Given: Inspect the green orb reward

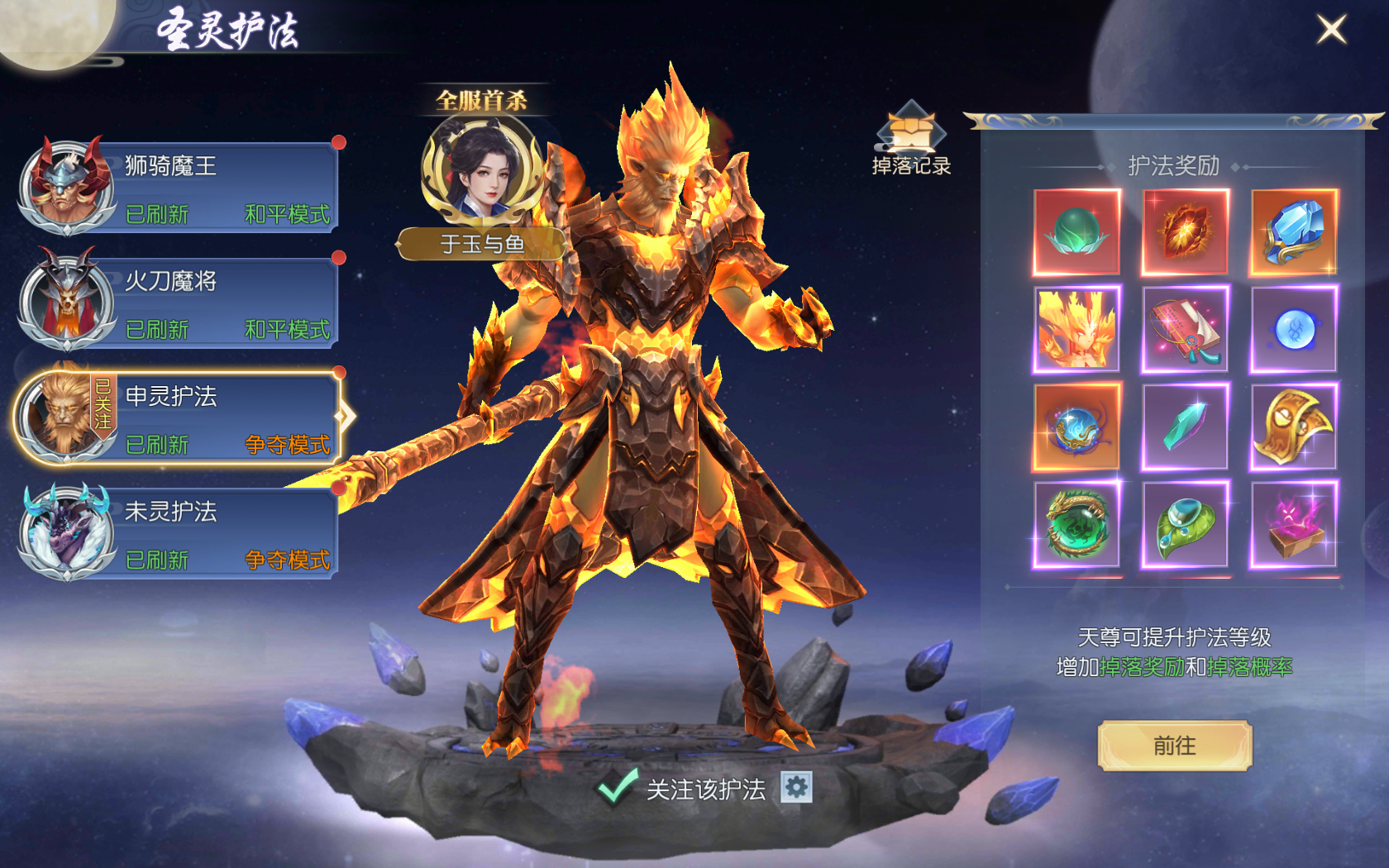Looking at the screenshot, I should point(1076,232).
